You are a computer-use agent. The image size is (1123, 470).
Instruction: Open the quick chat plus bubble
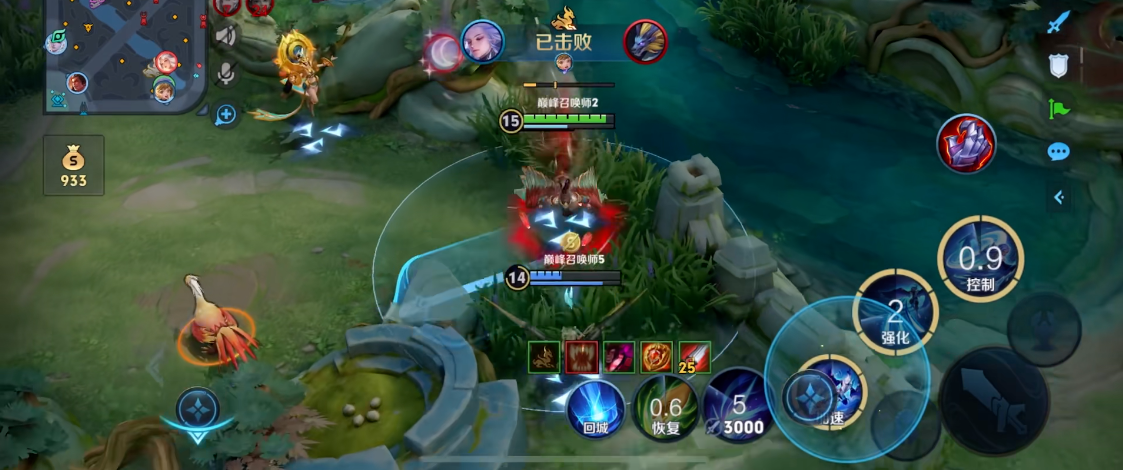pos(226,114)
